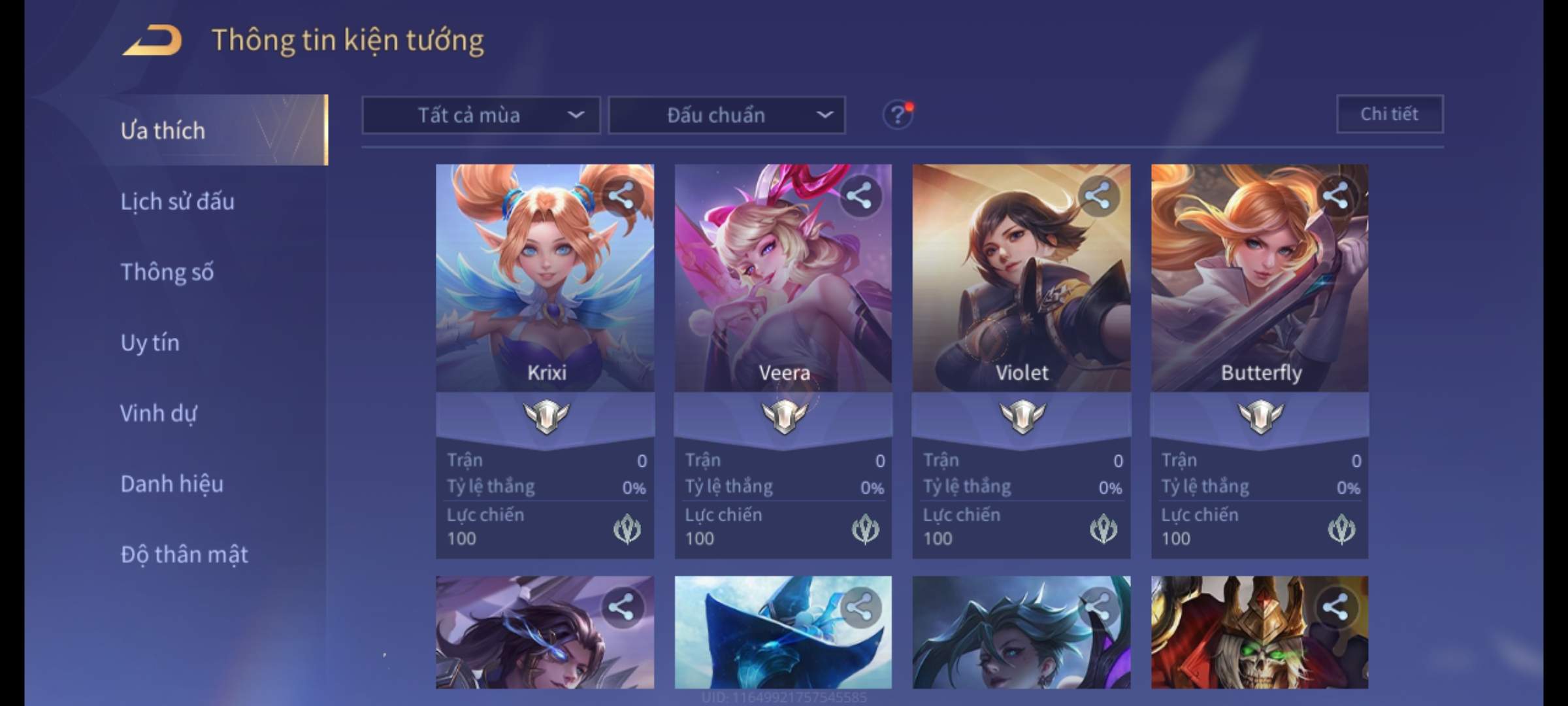Screen dimensions: 1568x706
Task: Select the Uy tín tab
Action: click(150, 343)
